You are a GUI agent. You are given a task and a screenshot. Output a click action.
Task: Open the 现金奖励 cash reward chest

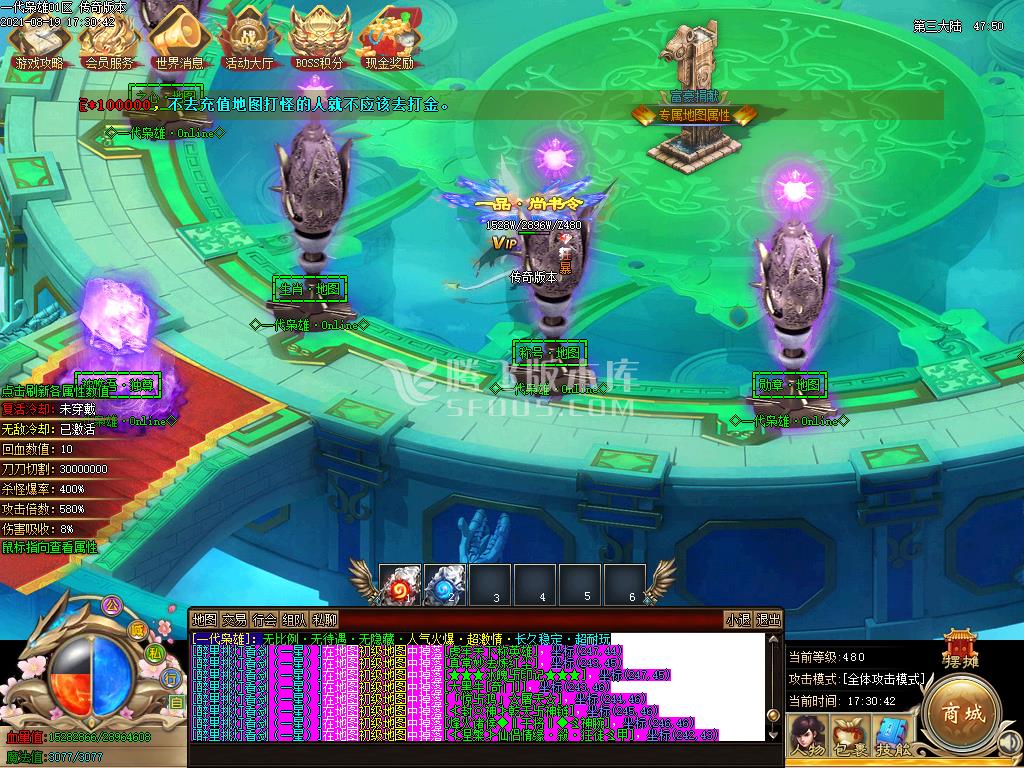coord(389,40)
